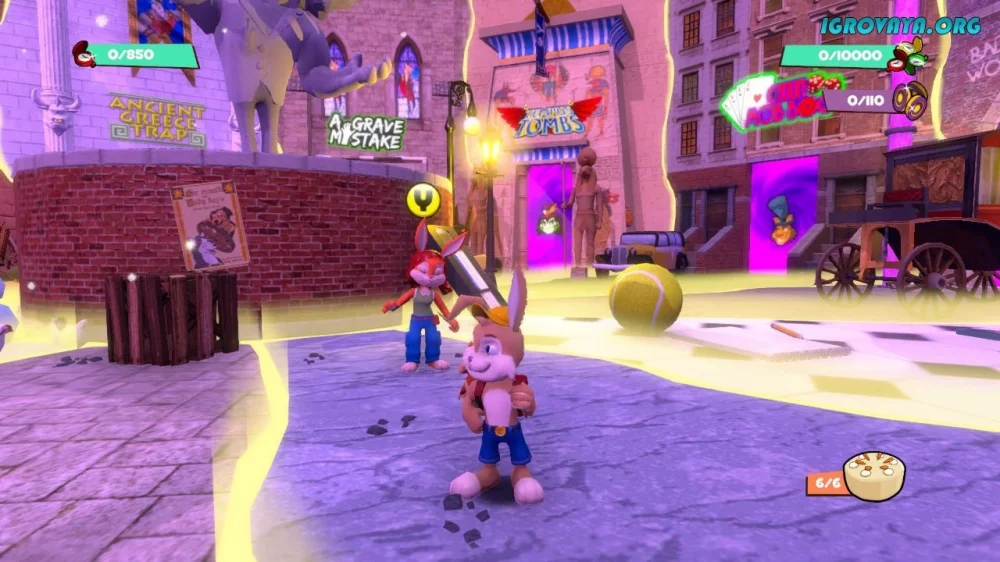Screen dimensions: 1000x562
Task: Click the cake health icon
Action: tap(874, 476)
